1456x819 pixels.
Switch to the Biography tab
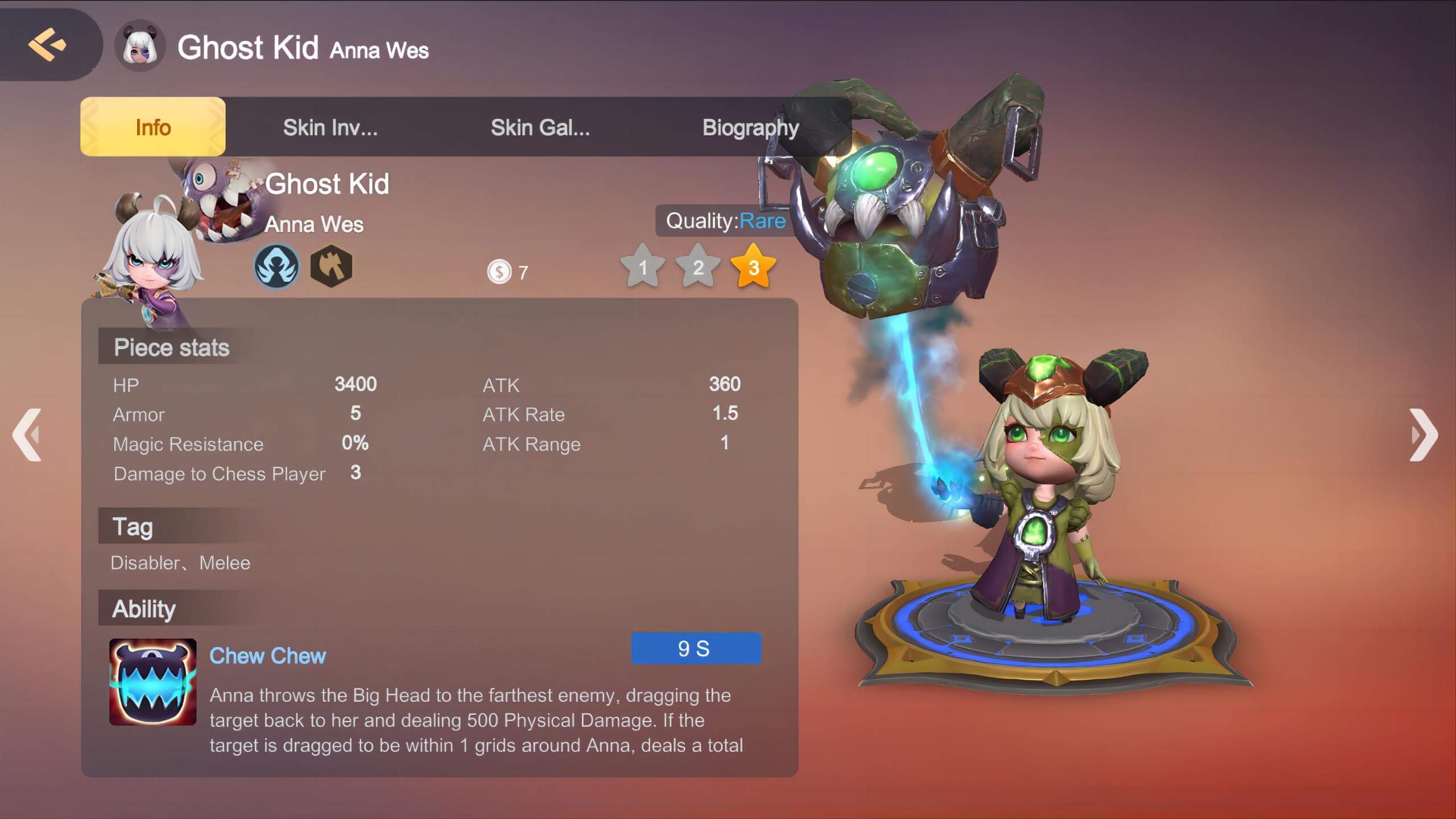click(x=751, y=127)
